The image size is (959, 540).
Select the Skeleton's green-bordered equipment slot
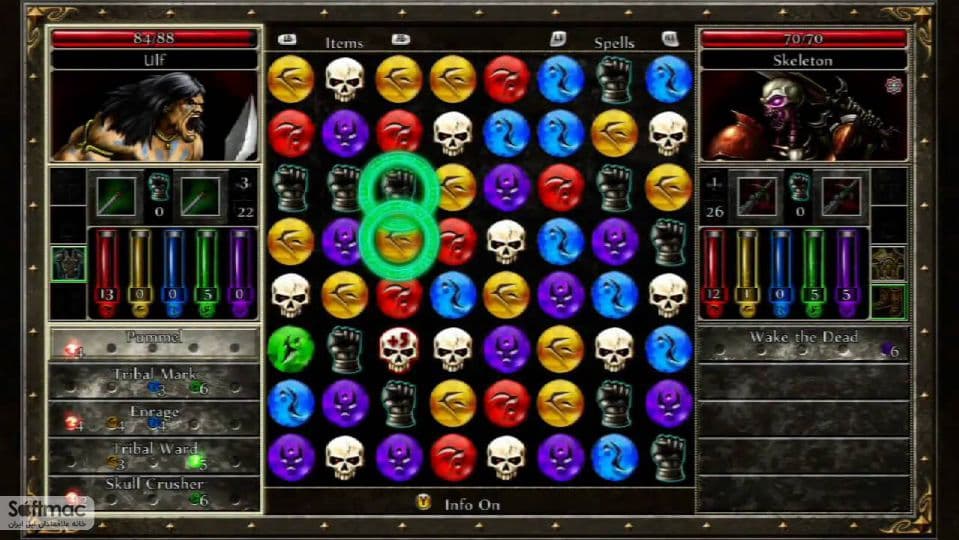tap(887, 300)
